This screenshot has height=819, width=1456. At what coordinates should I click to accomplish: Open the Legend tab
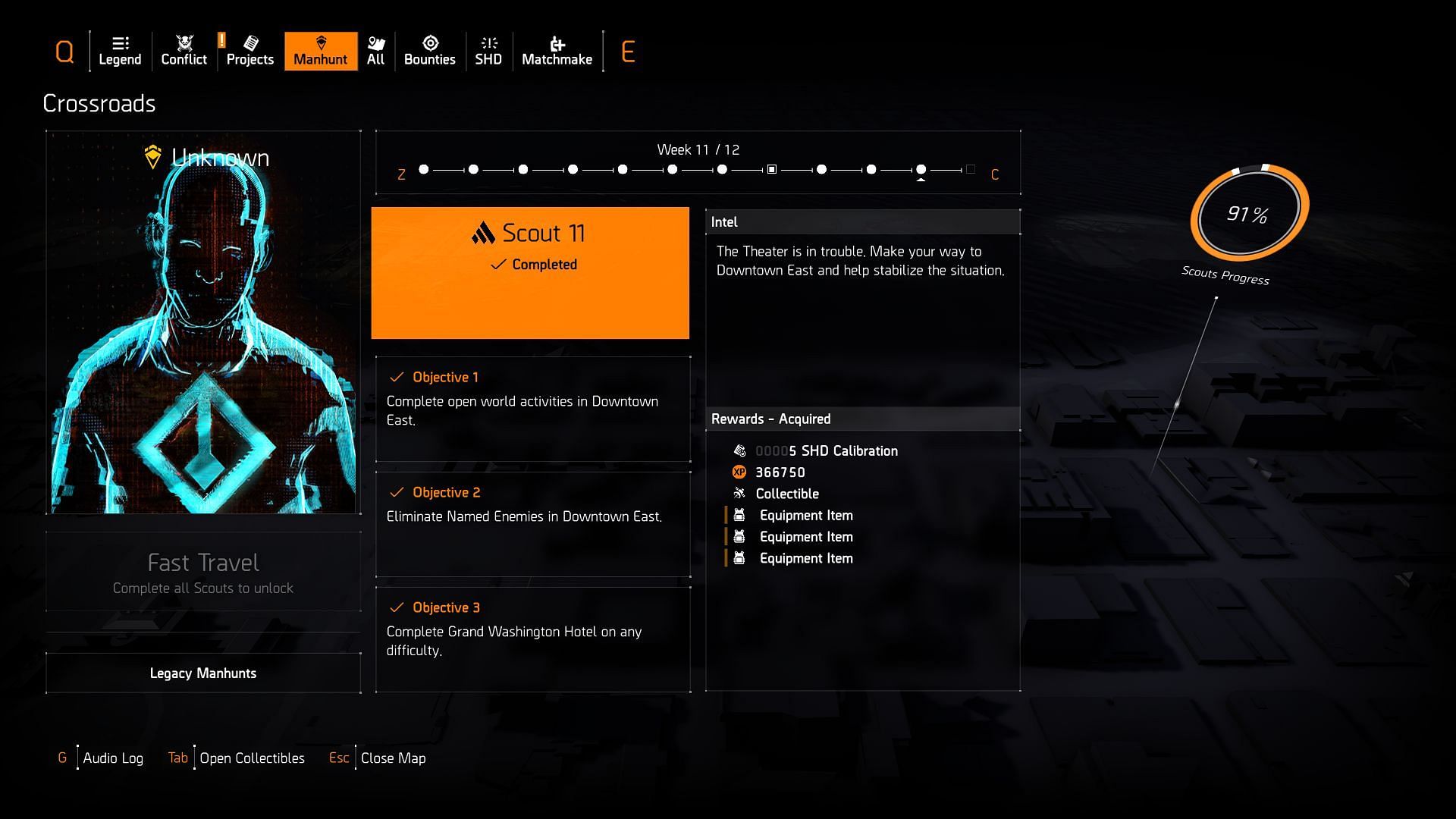120,51
